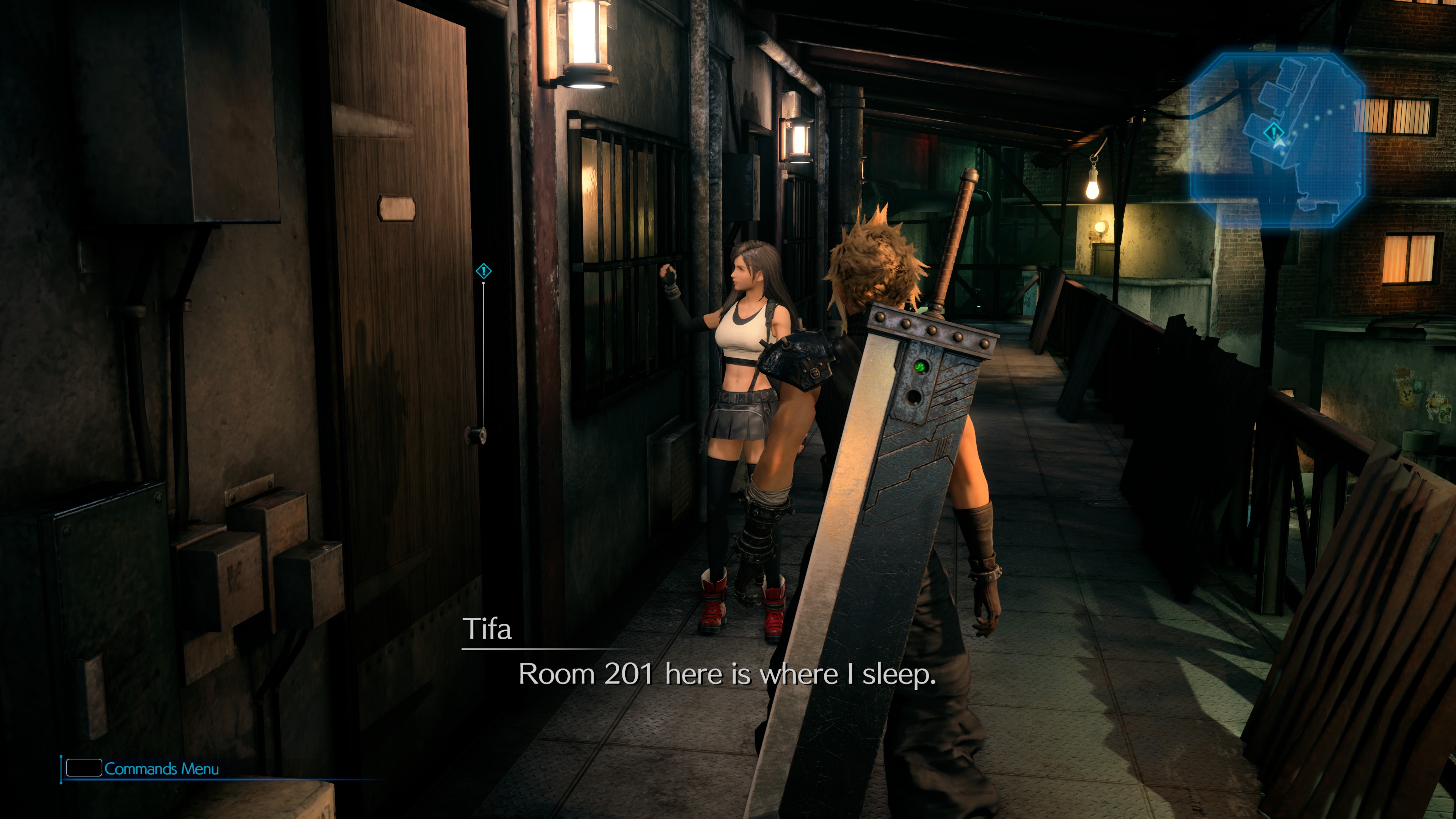
Task: Select the objective marker on the minimap
Action: [x=1273, y=132]
